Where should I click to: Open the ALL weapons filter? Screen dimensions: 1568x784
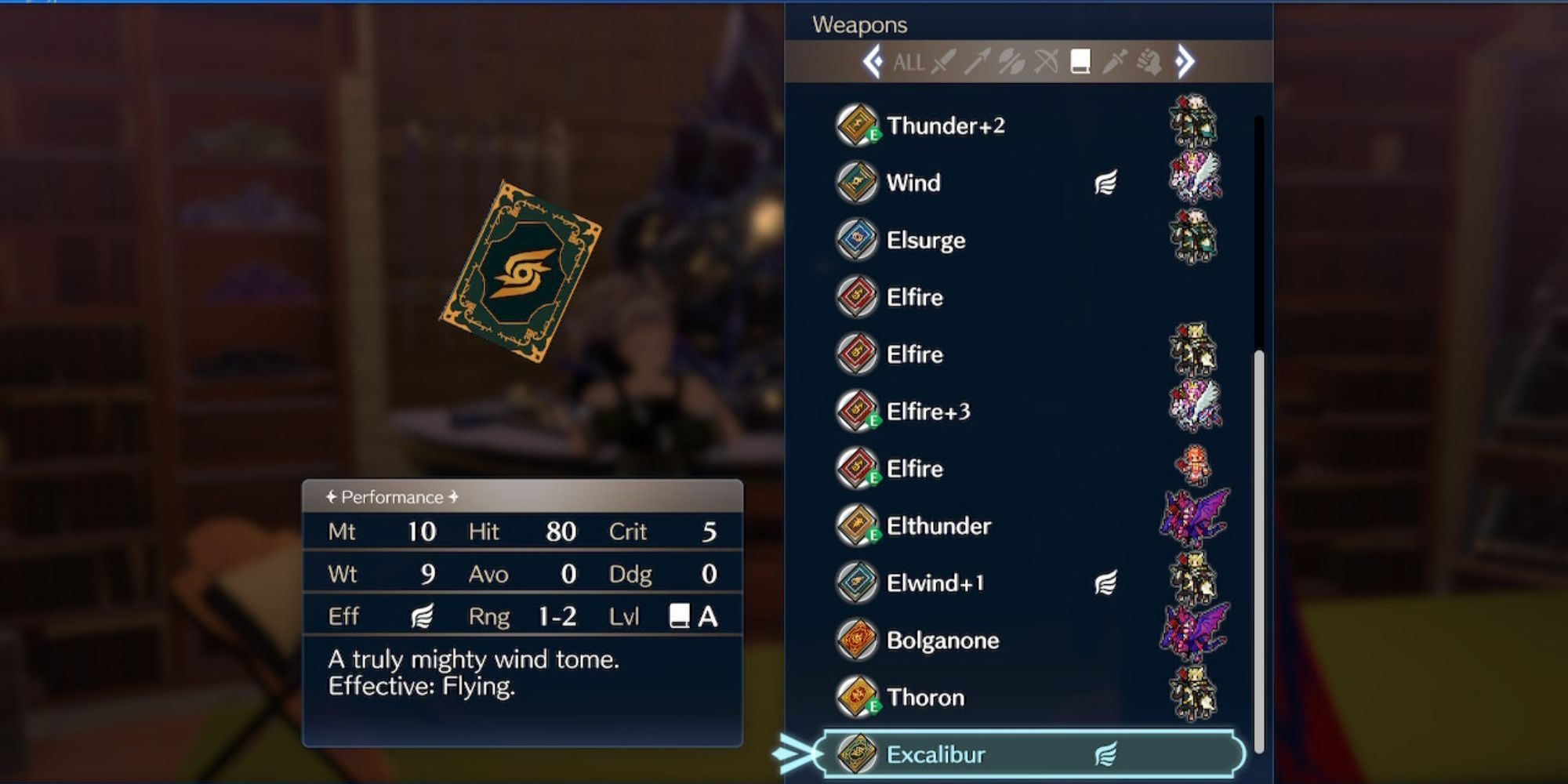[909, 63]
